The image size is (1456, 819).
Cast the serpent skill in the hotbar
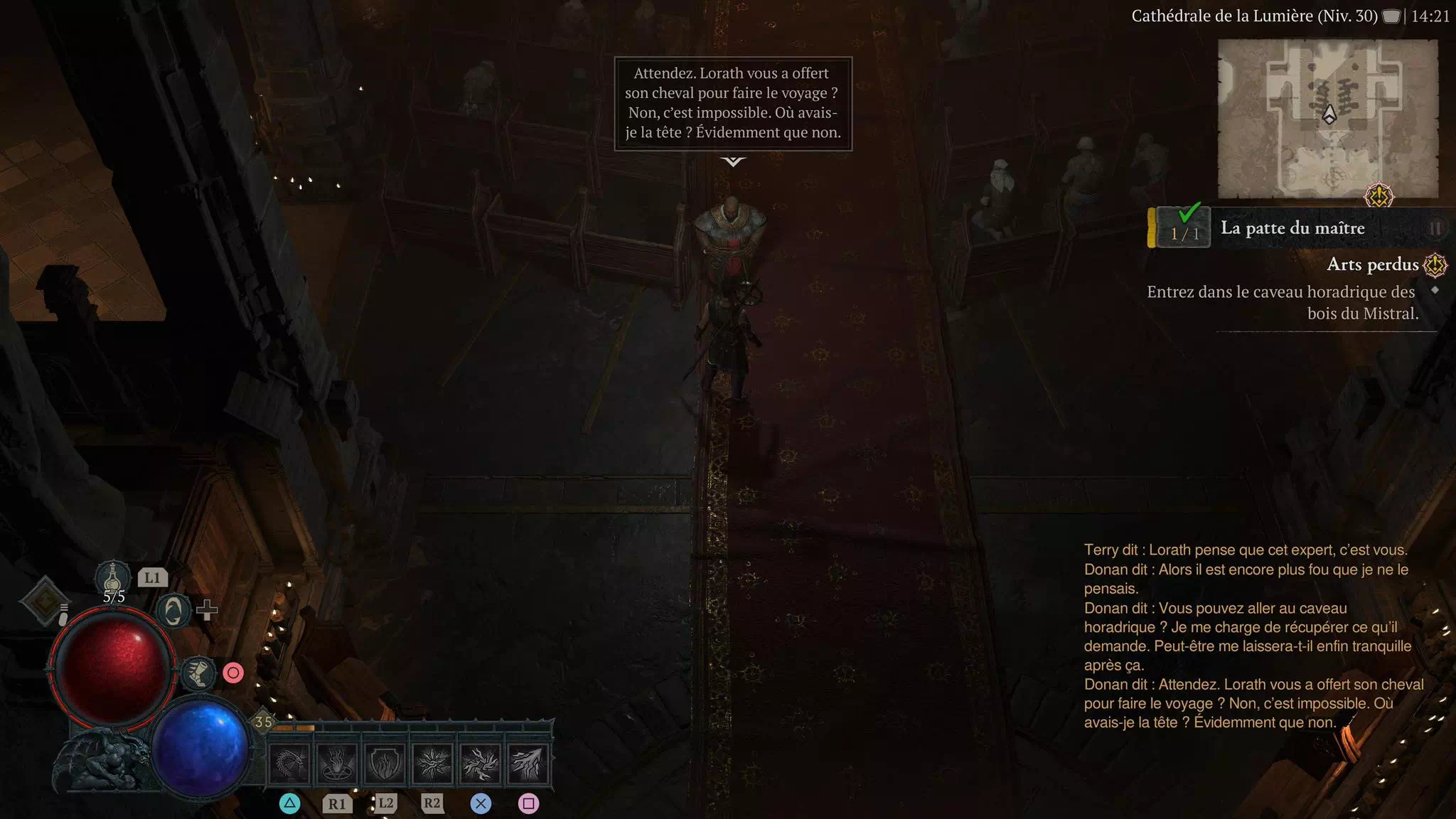click(x=289, y=764)
